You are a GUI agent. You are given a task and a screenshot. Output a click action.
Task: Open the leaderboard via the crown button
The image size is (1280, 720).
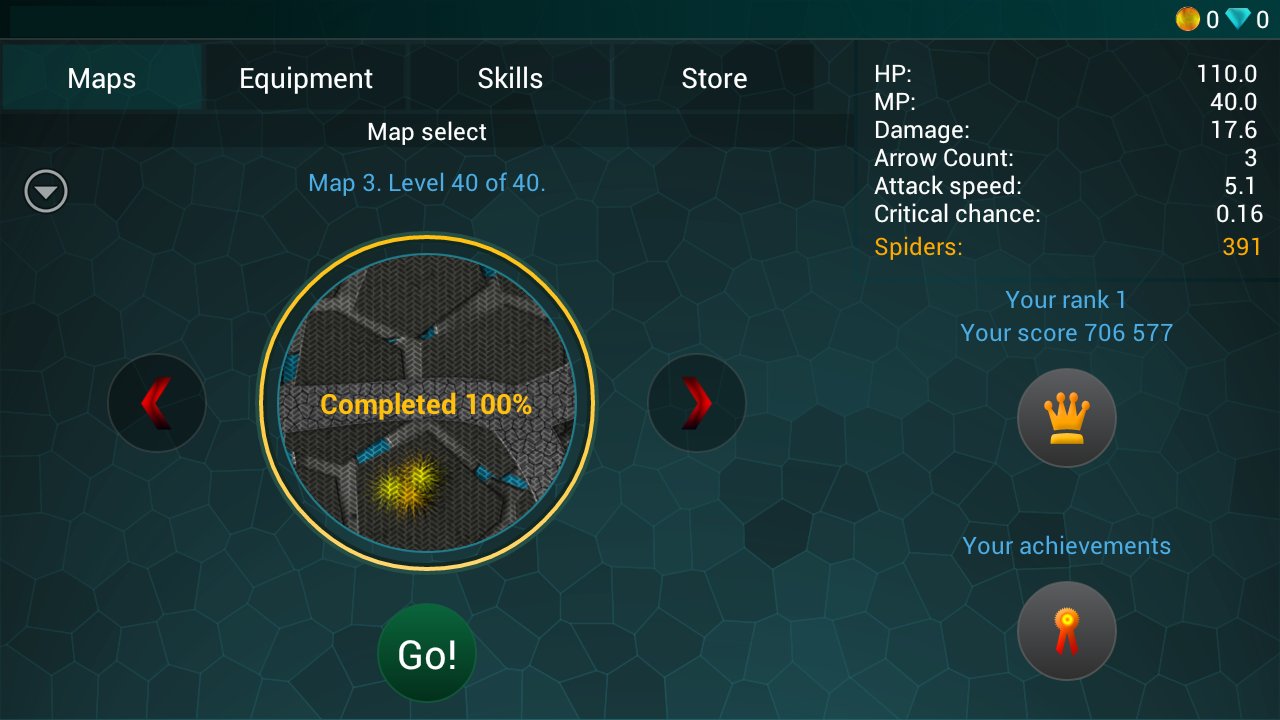click(1066, 417)
